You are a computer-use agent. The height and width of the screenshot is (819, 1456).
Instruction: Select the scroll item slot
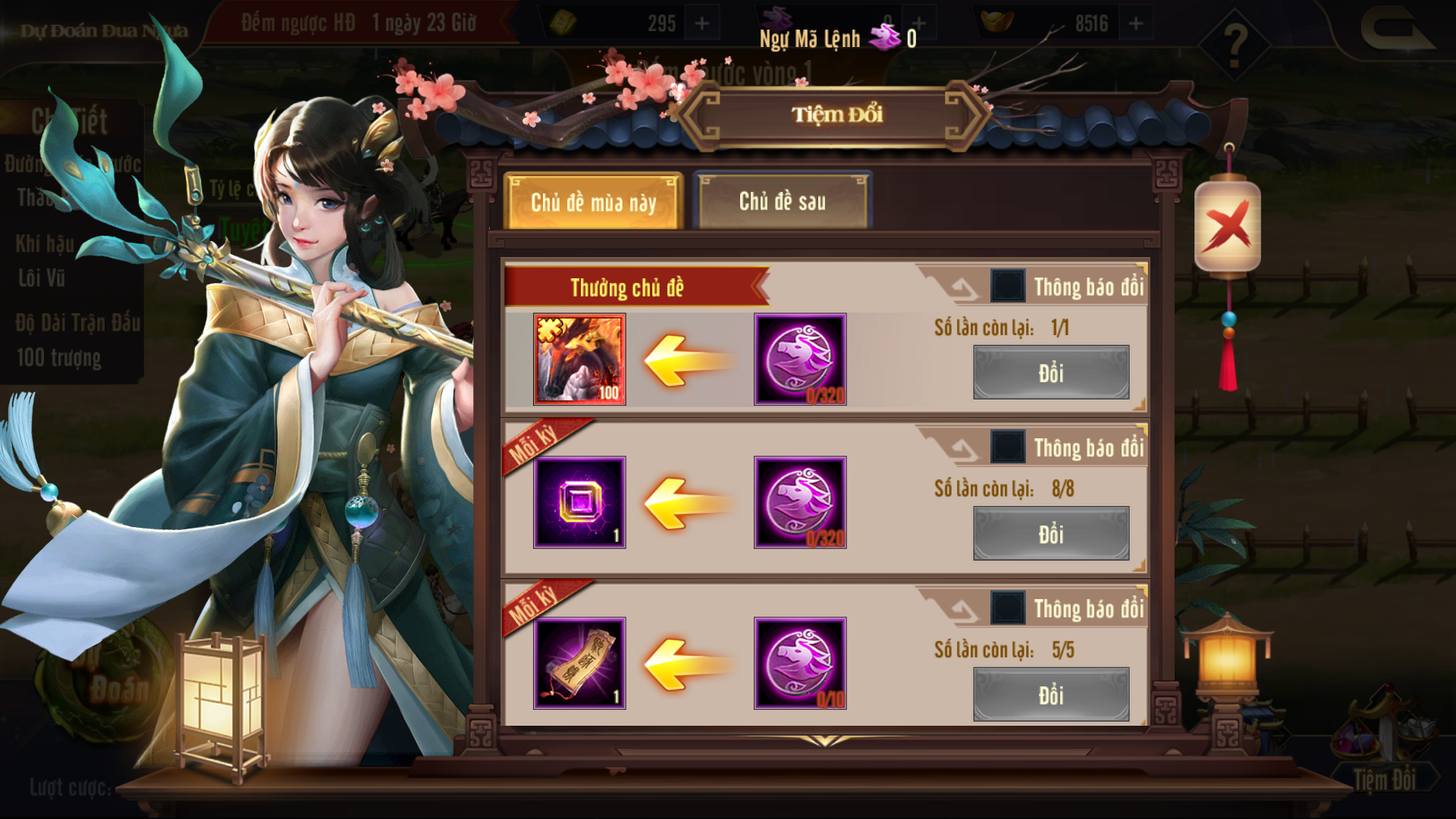(x=579, y=664)
